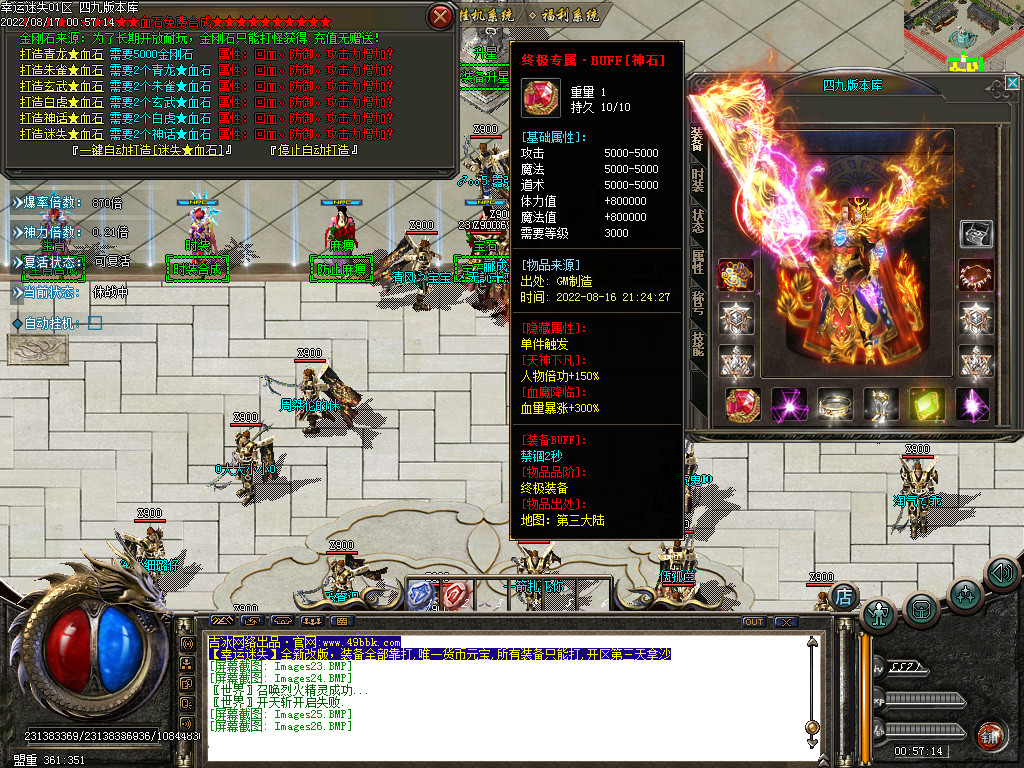Close the blood stone crafting dialog

pos(439,17)
